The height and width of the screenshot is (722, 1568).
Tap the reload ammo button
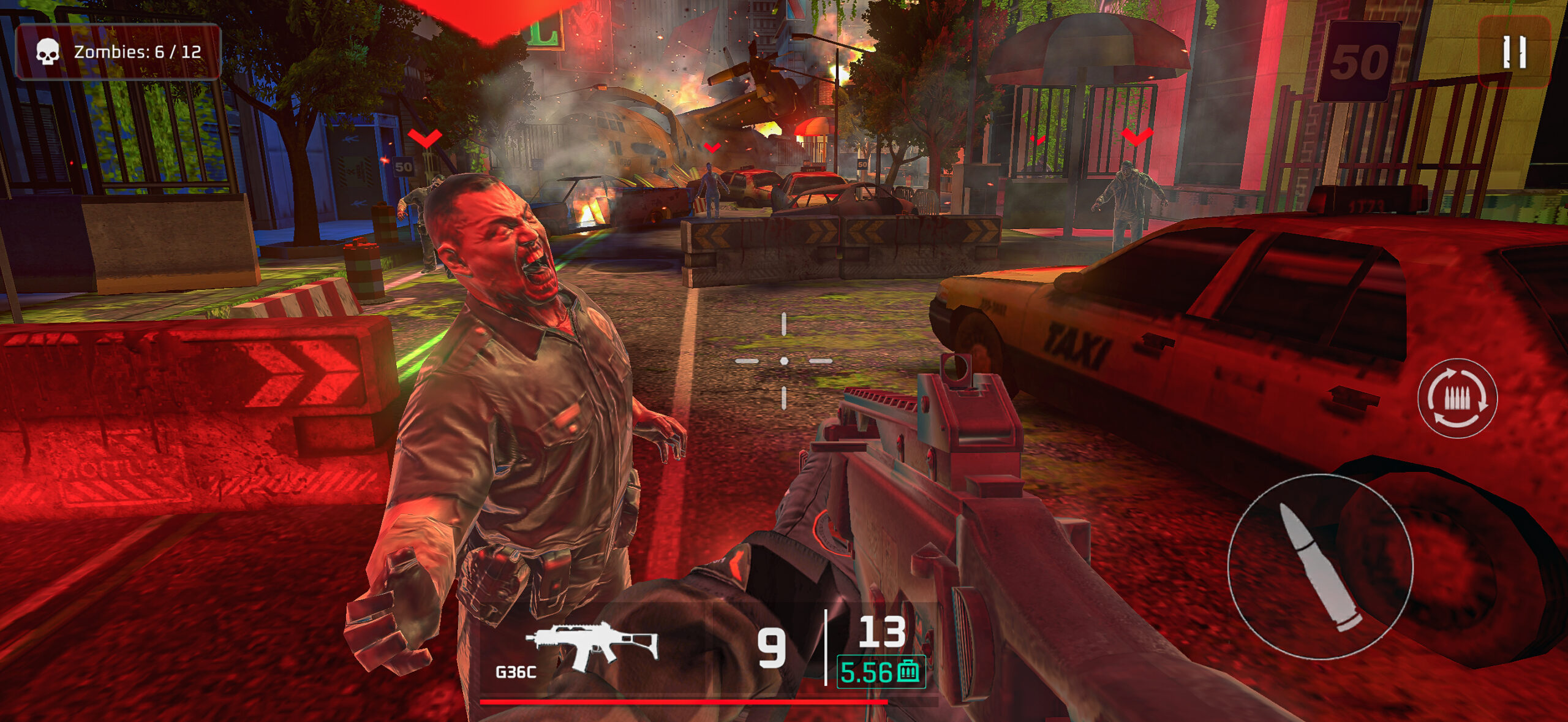tap(1457, 398)
